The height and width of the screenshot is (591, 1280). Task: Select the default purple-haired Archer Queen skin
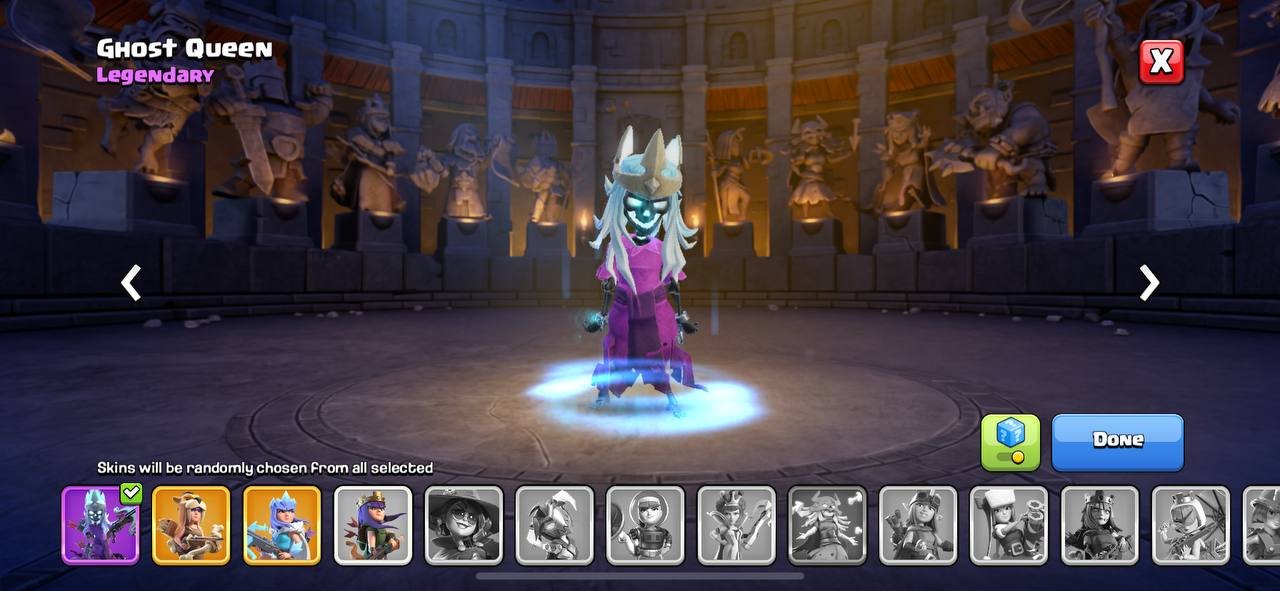point(373,525)
